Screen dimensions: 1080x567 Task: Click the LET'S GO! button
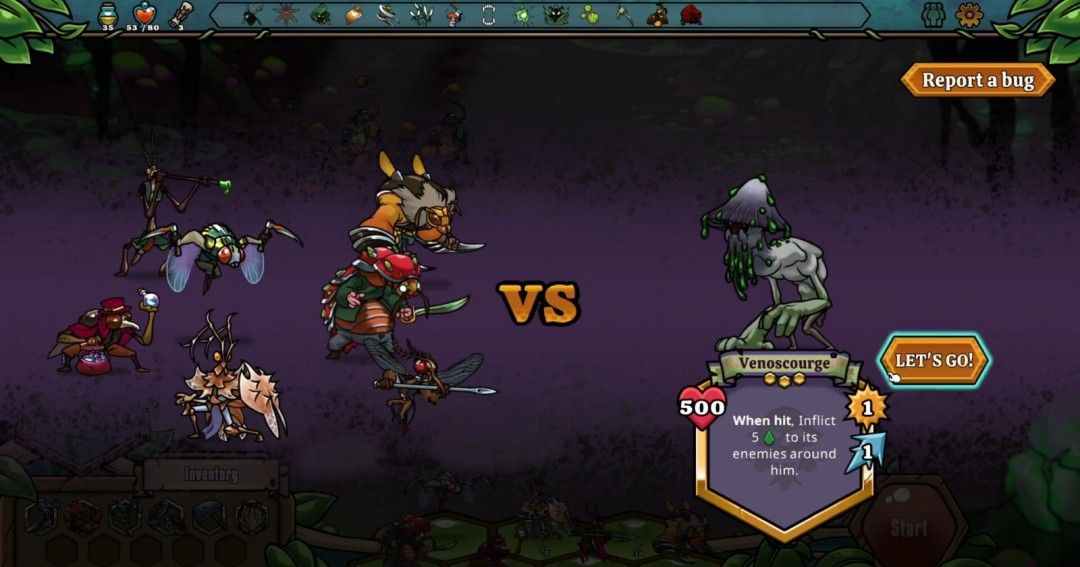(x=934, y=360)
